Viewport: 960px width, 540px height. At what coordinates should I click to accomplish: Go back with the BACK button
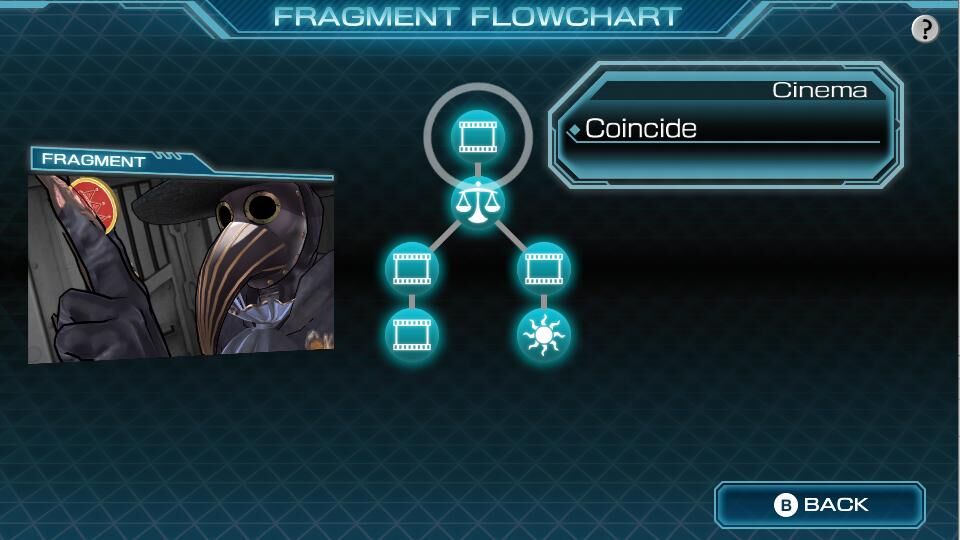coord(820,505)
